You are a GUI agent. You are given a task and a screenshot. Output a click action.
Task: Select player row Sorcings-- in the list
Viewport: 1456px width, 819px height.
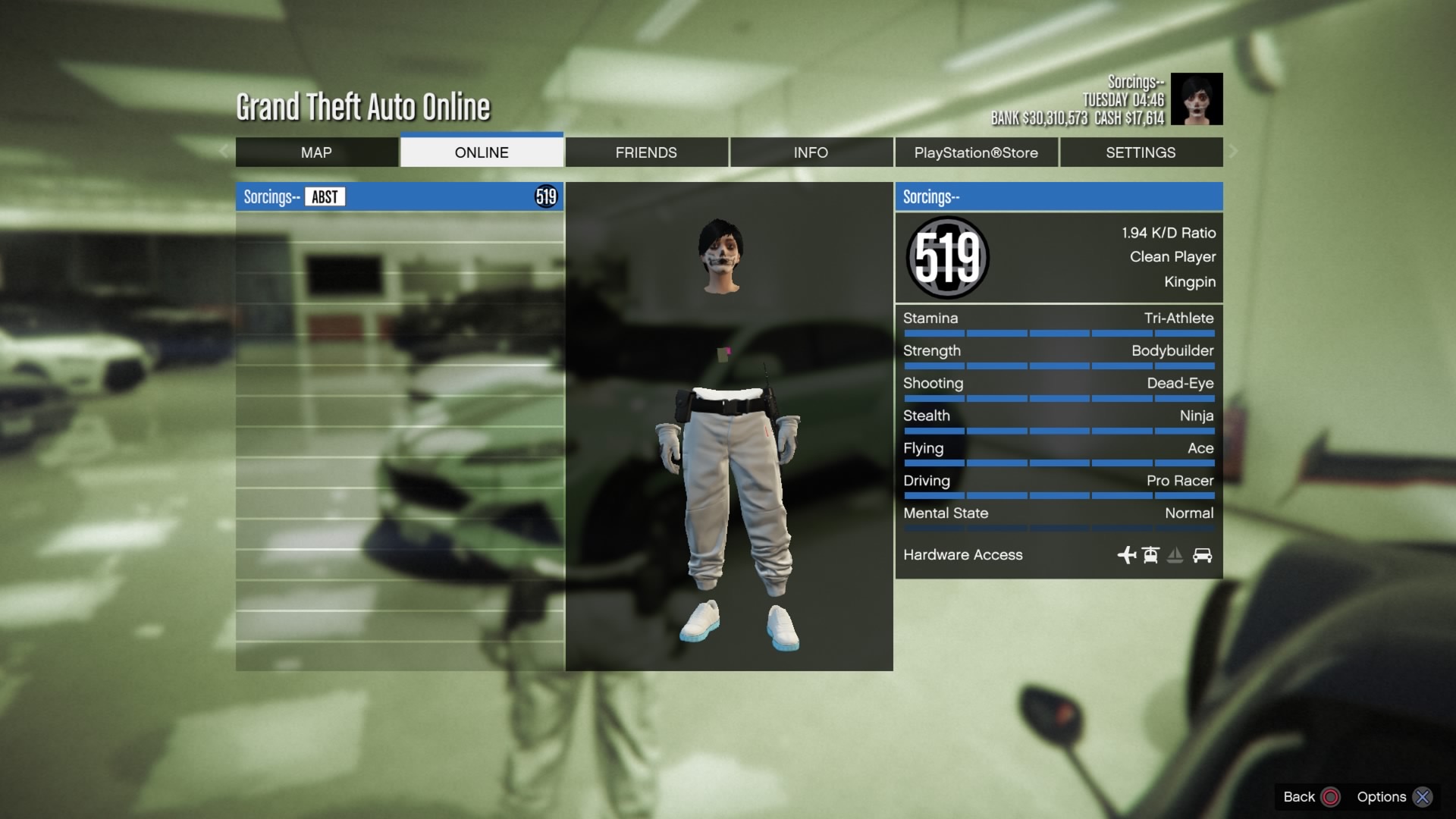tap(400, 197)
